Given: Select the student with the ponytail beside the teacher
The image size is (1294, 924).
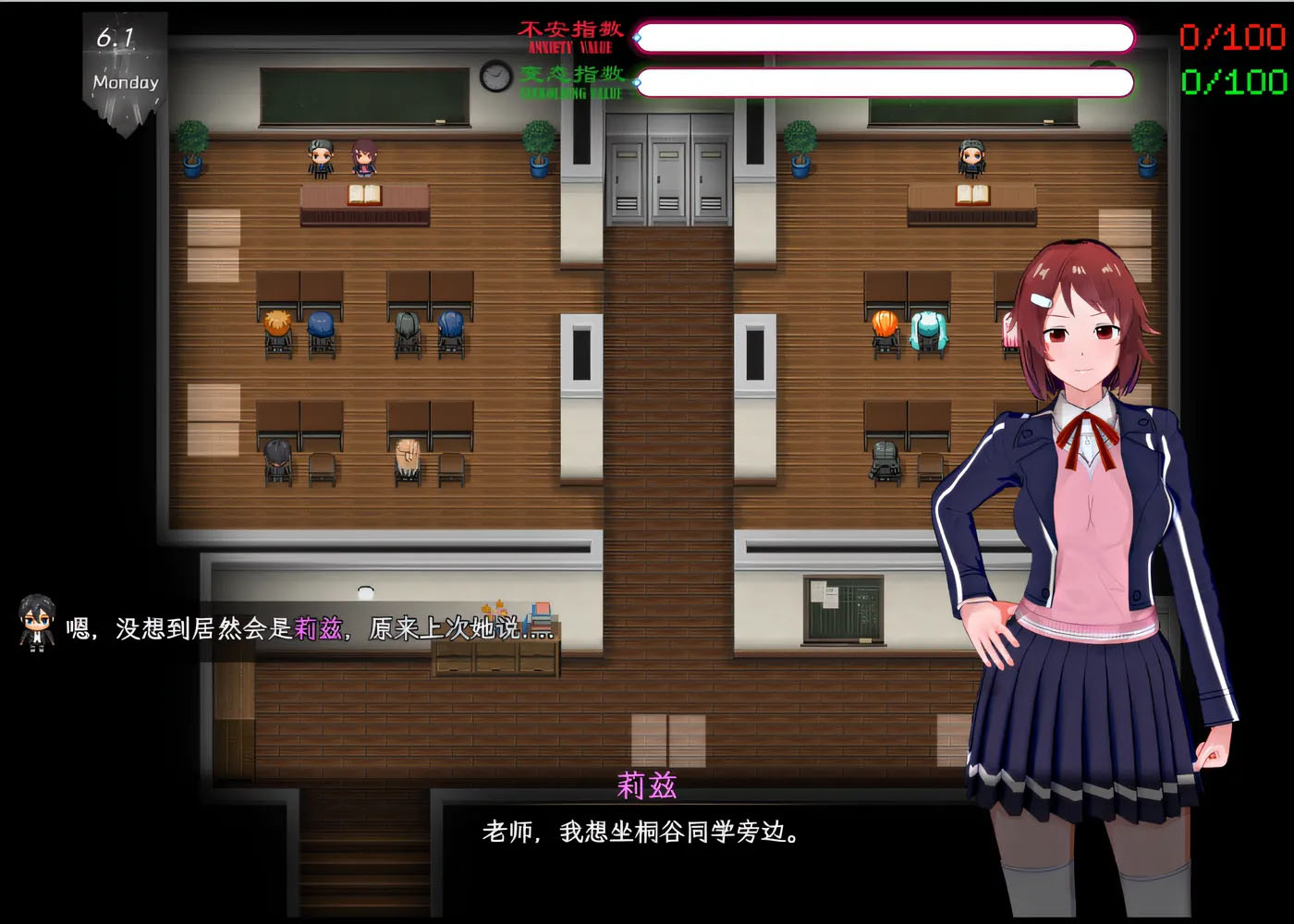Looking at the screenshot, I should [x=364, y=160].
